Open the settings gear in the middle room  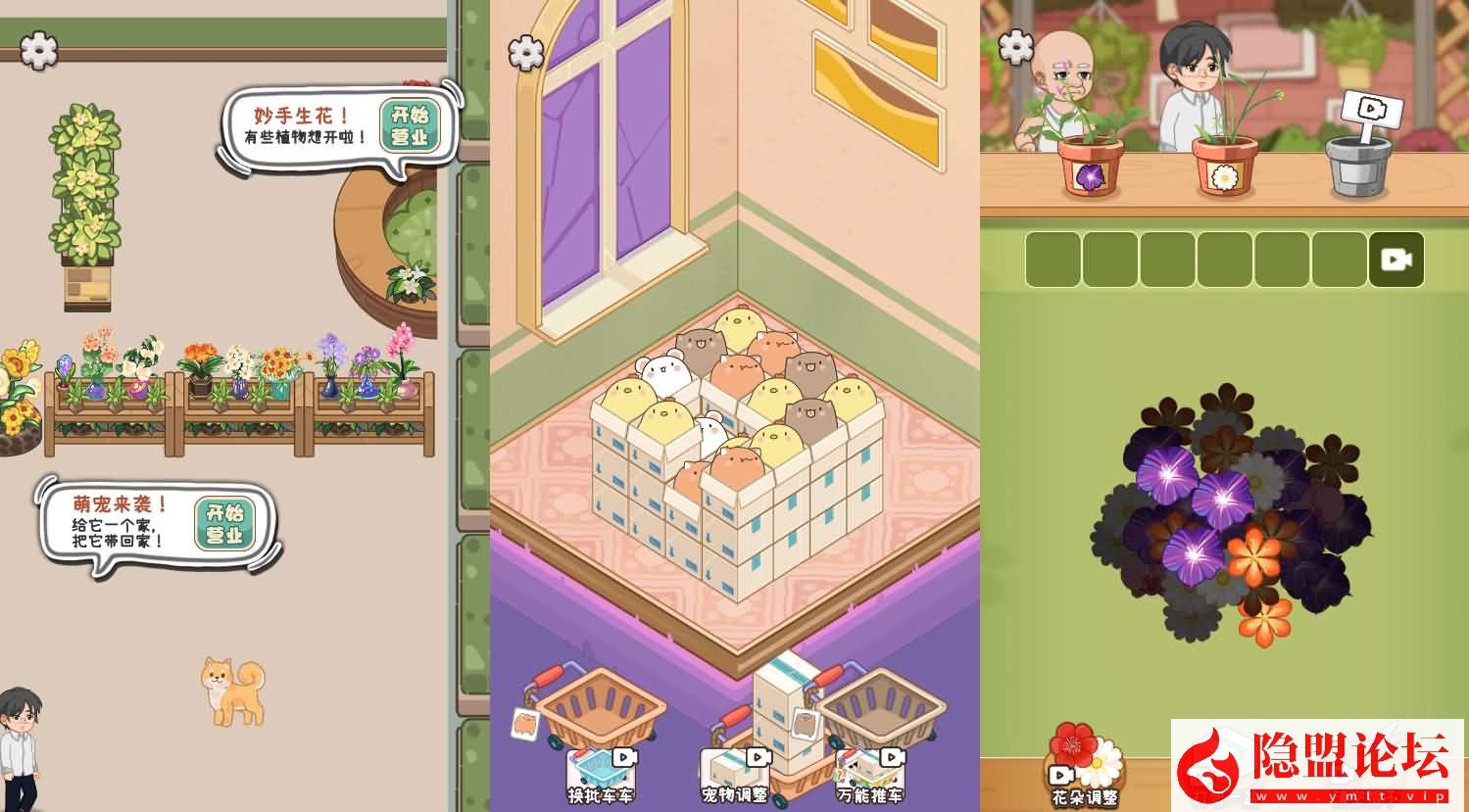526,51
